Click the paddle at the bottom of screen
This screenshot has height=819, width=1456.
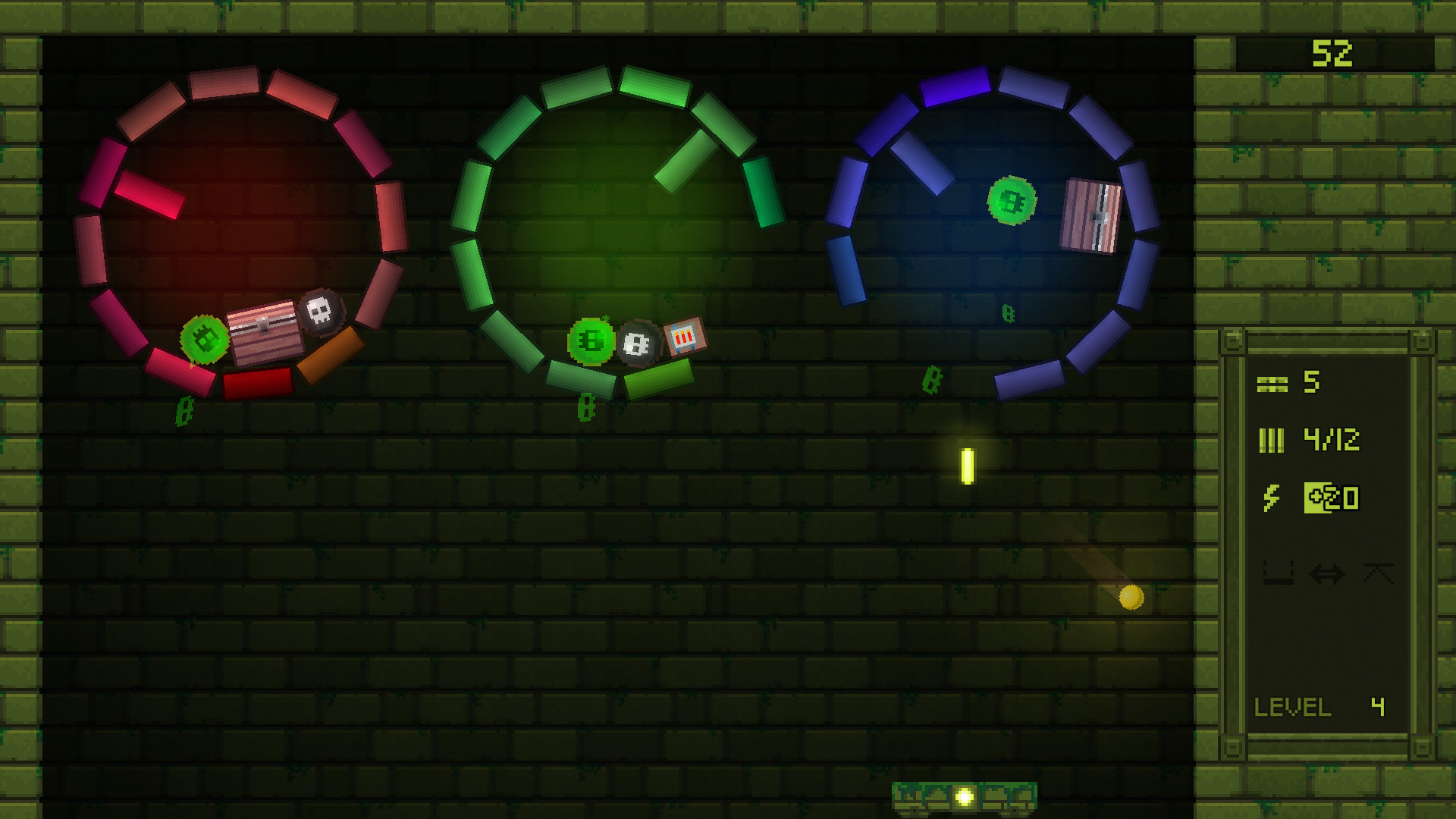tap(965, 796)
